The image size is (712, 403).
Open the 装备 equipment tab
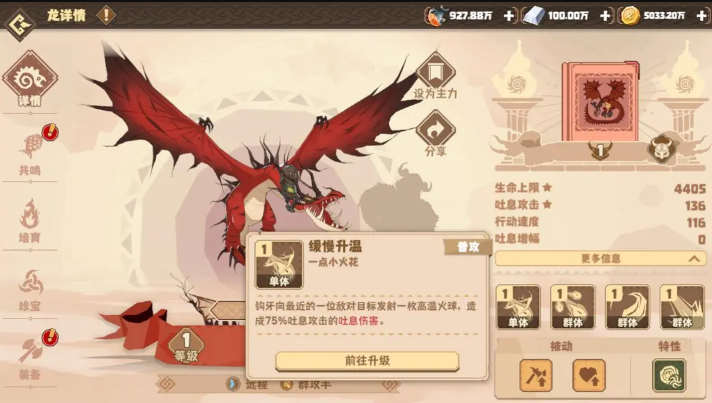point(30,356)
